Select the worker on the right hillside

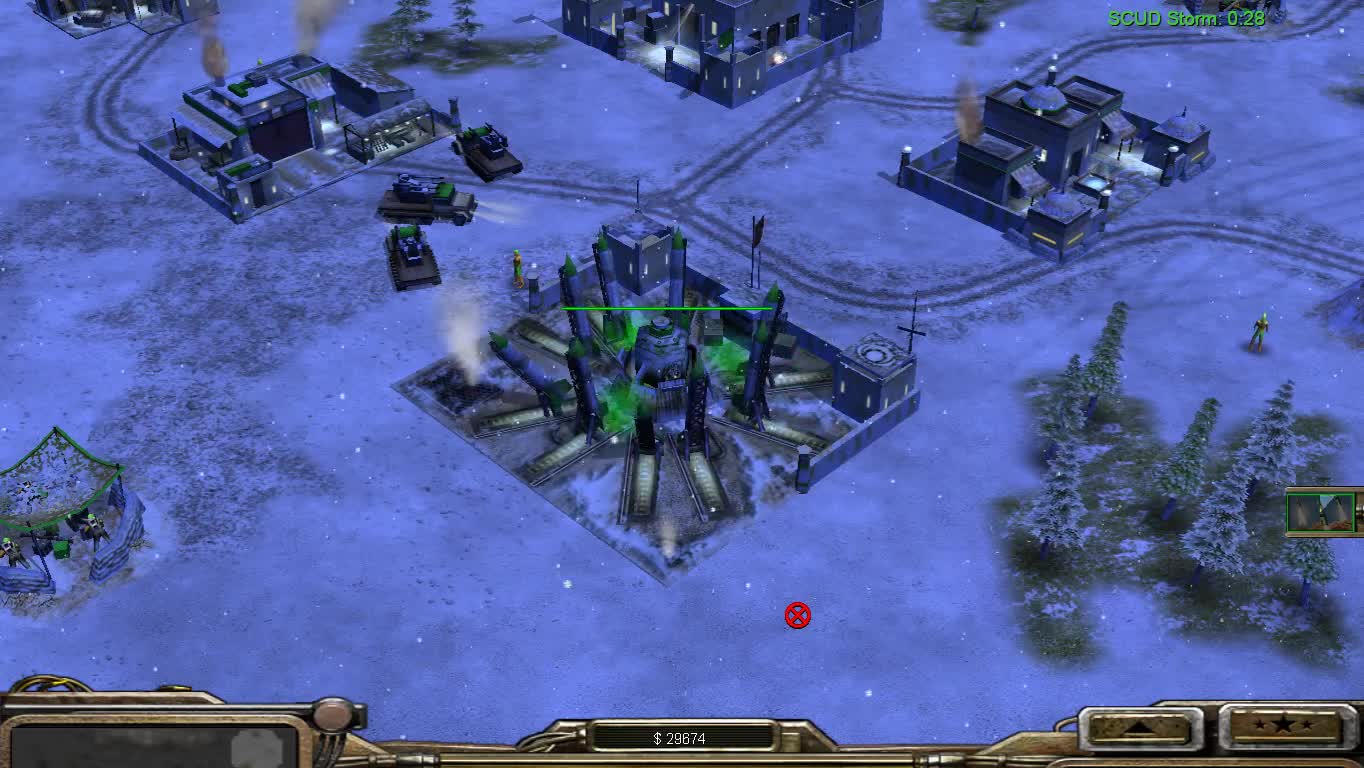pos(1262,330)
